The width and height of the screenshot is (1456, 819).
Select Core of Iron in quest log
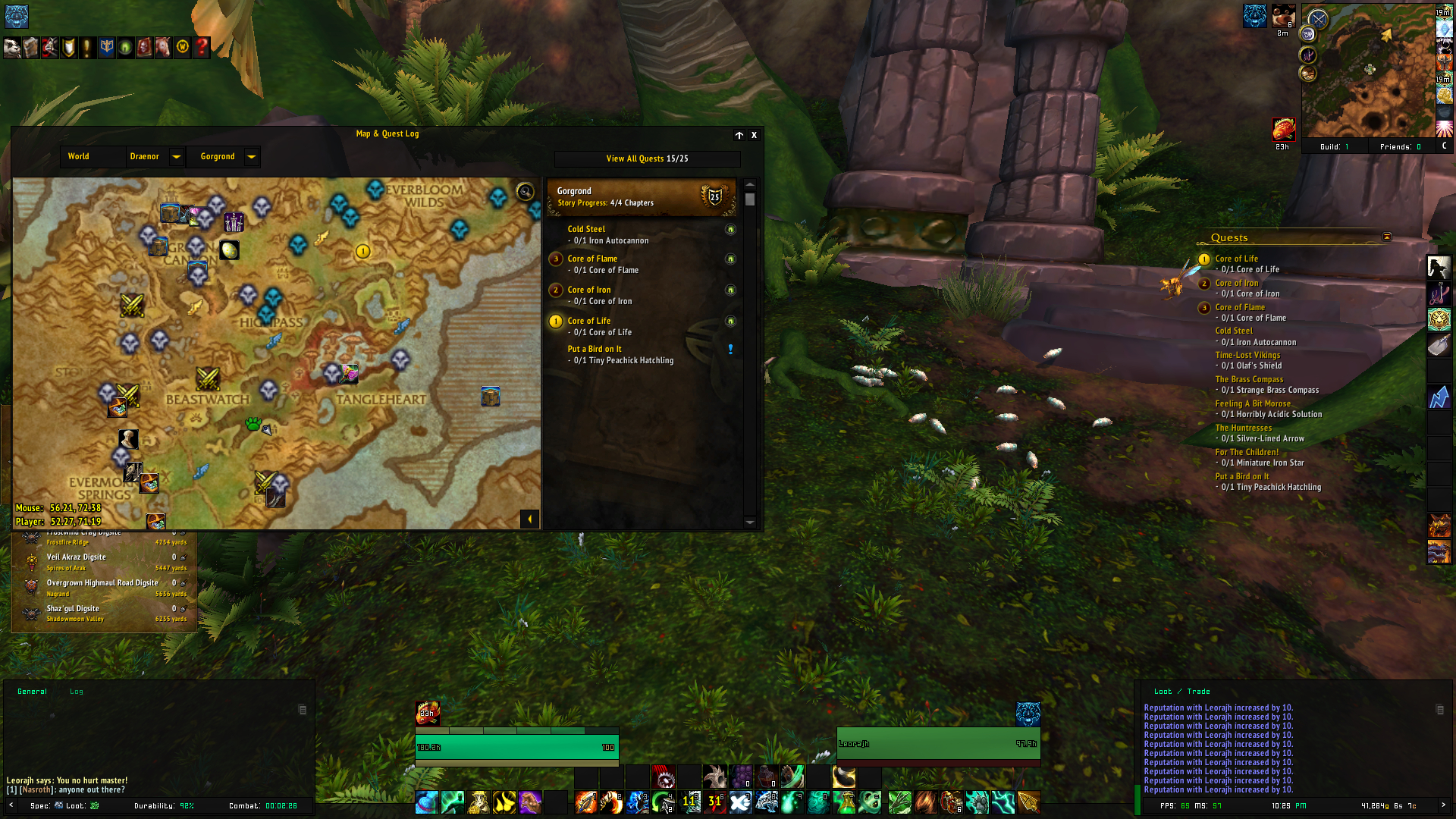[x=589, y=290]
